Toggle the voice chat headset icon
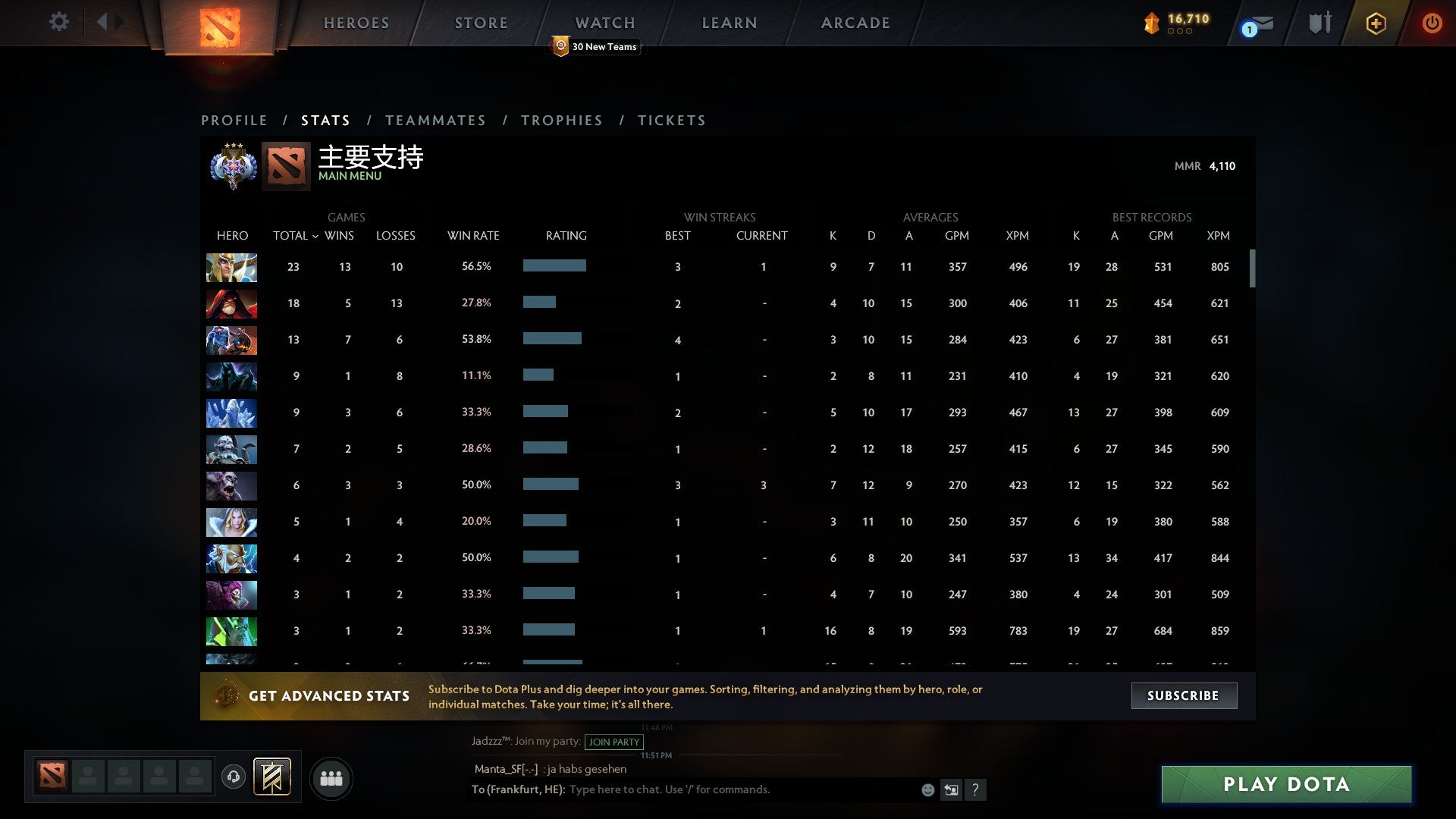Viewport: 1456px width, 819px height. point(234,775)
